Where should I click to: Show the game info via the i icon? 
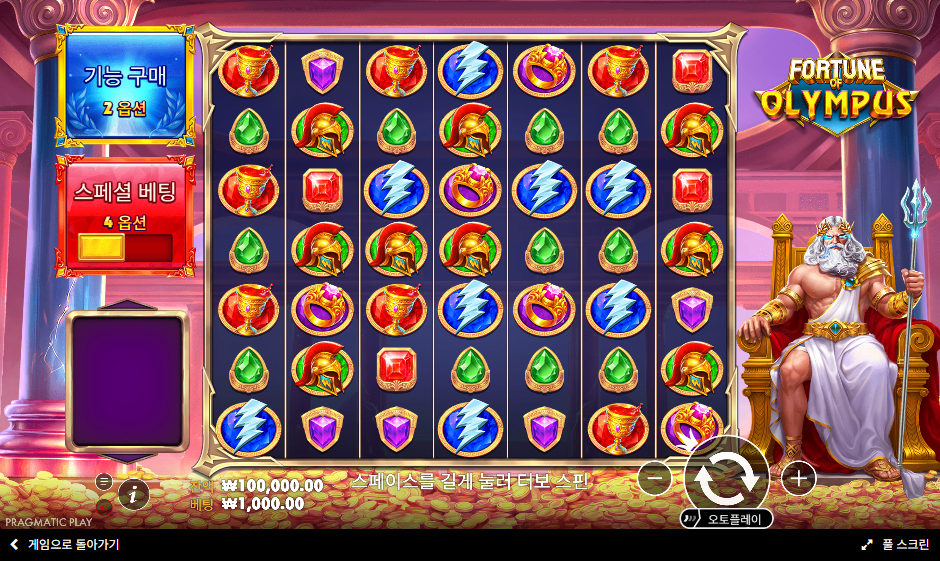click(x=133, y=493)
